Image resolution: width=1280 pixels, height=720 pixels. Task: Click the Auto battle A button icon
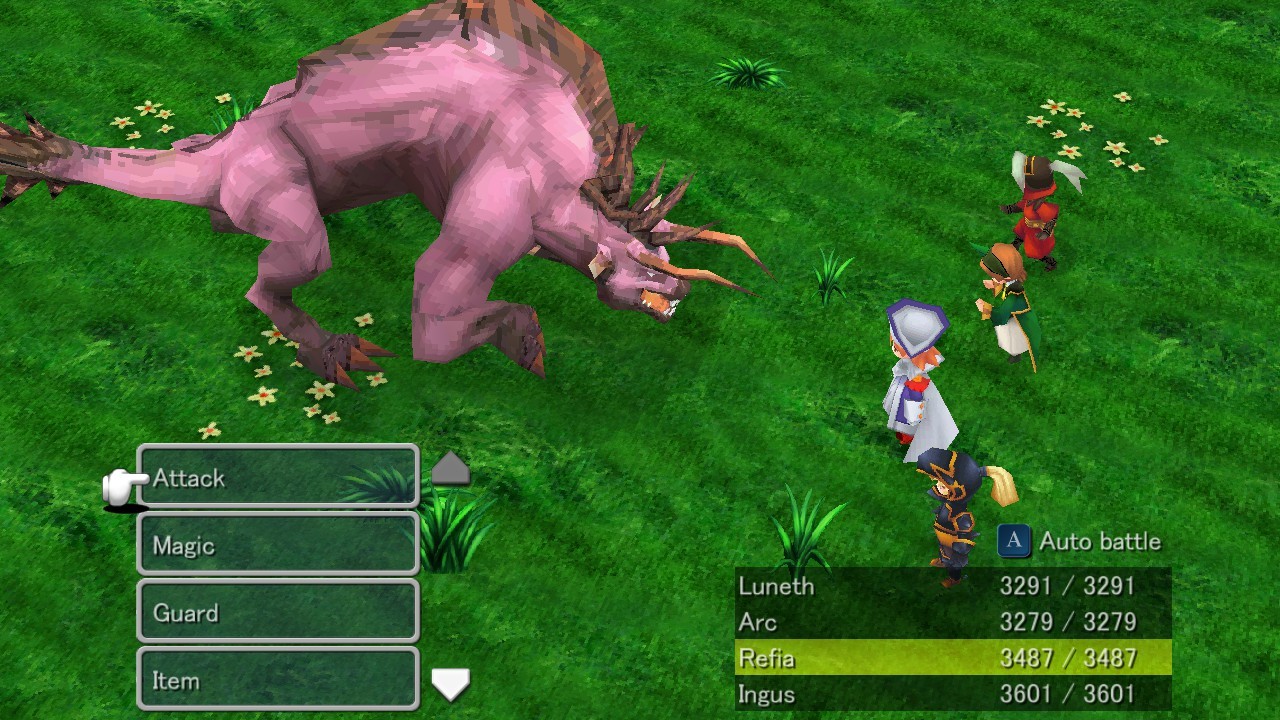coord(1014,541)
